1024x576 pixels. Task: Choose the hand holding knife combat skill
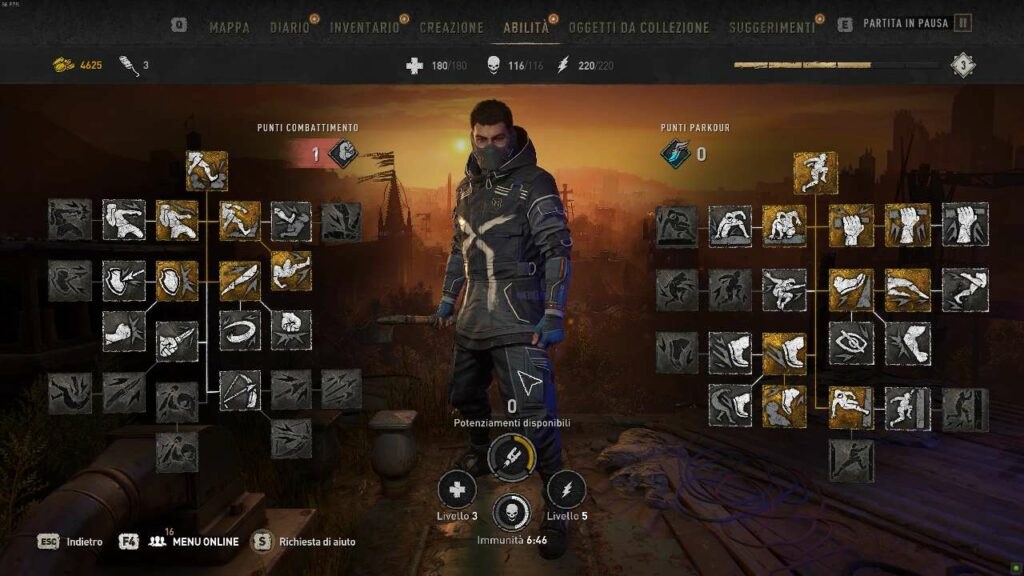pos(177,341)
